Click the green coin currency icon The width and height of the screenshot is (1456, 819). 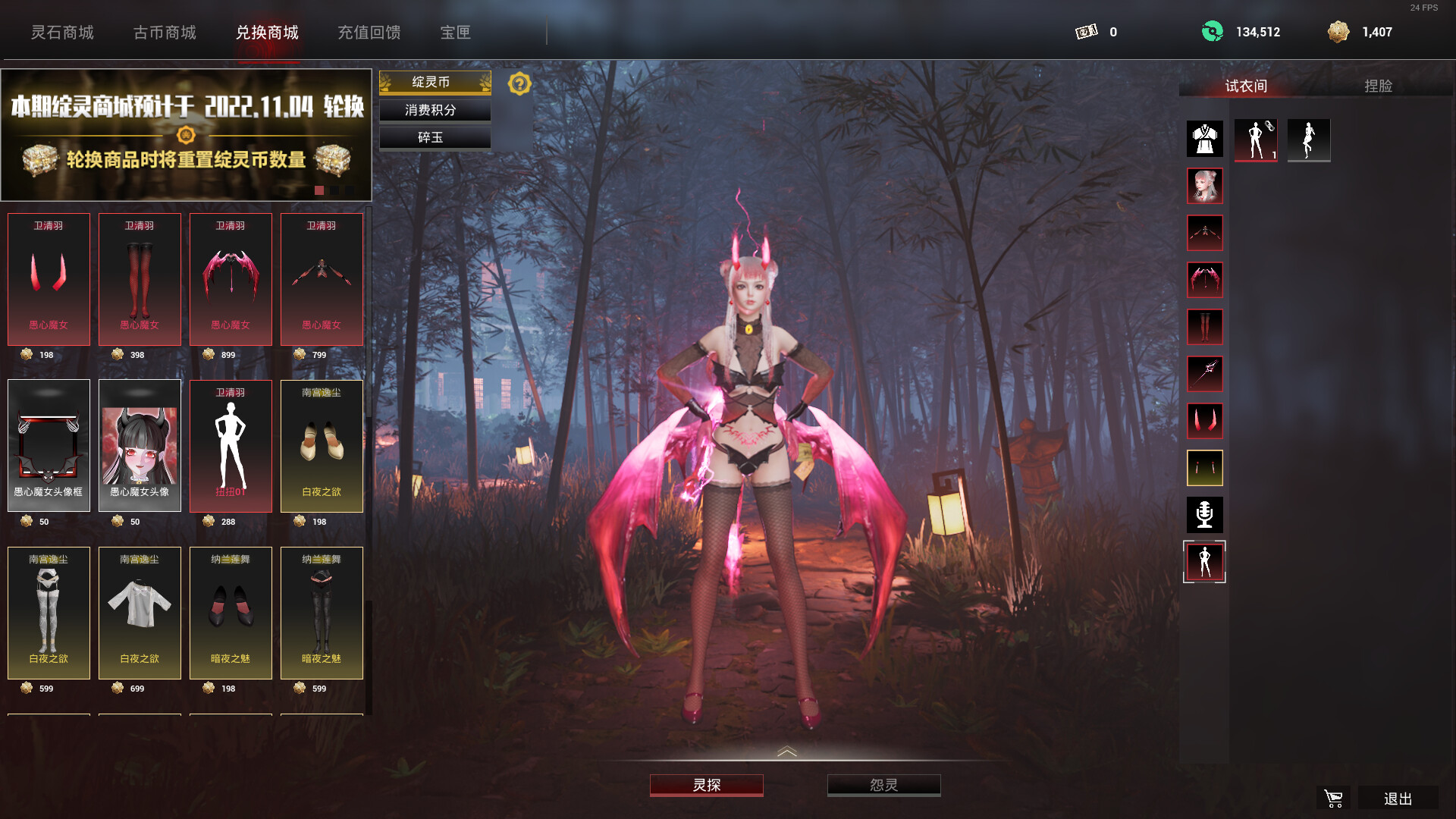tap(1213, 31)
